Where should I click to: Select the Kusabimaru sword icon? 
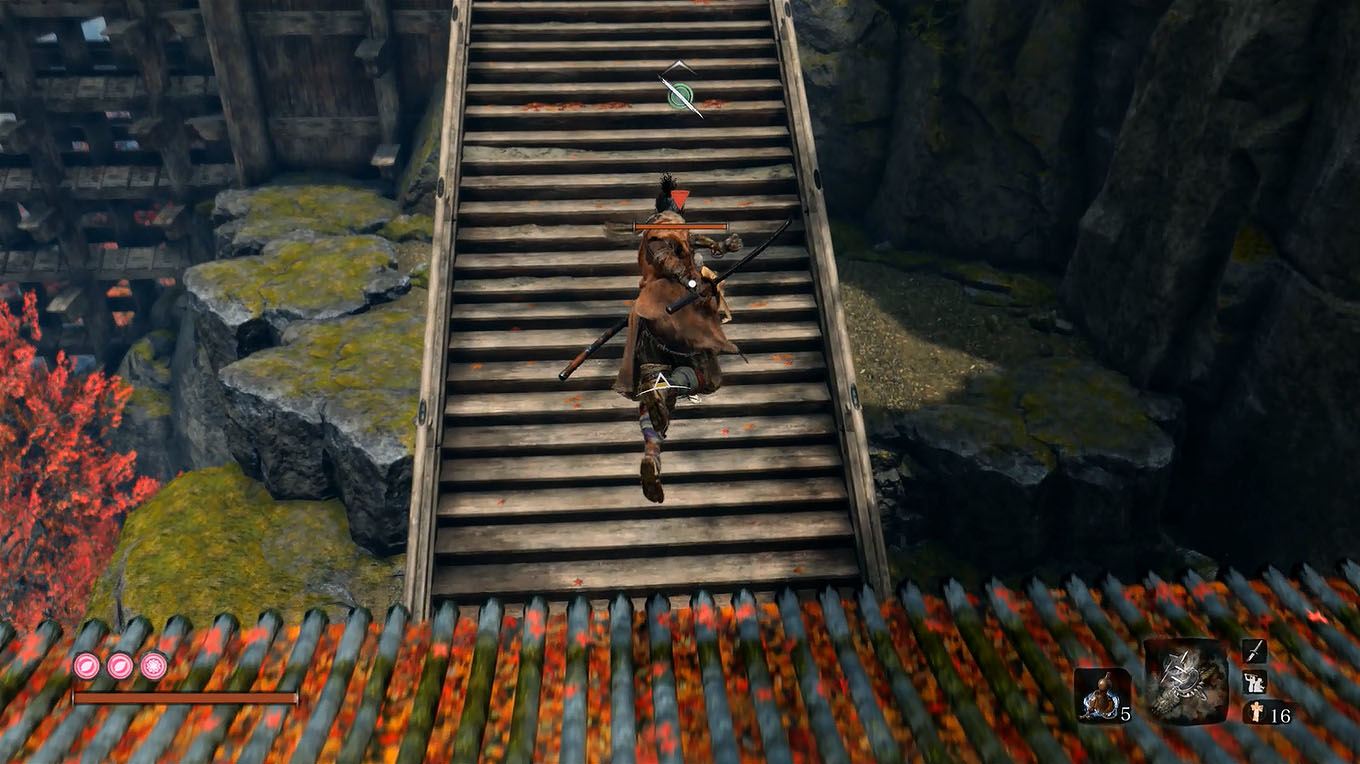point(1254,652)
